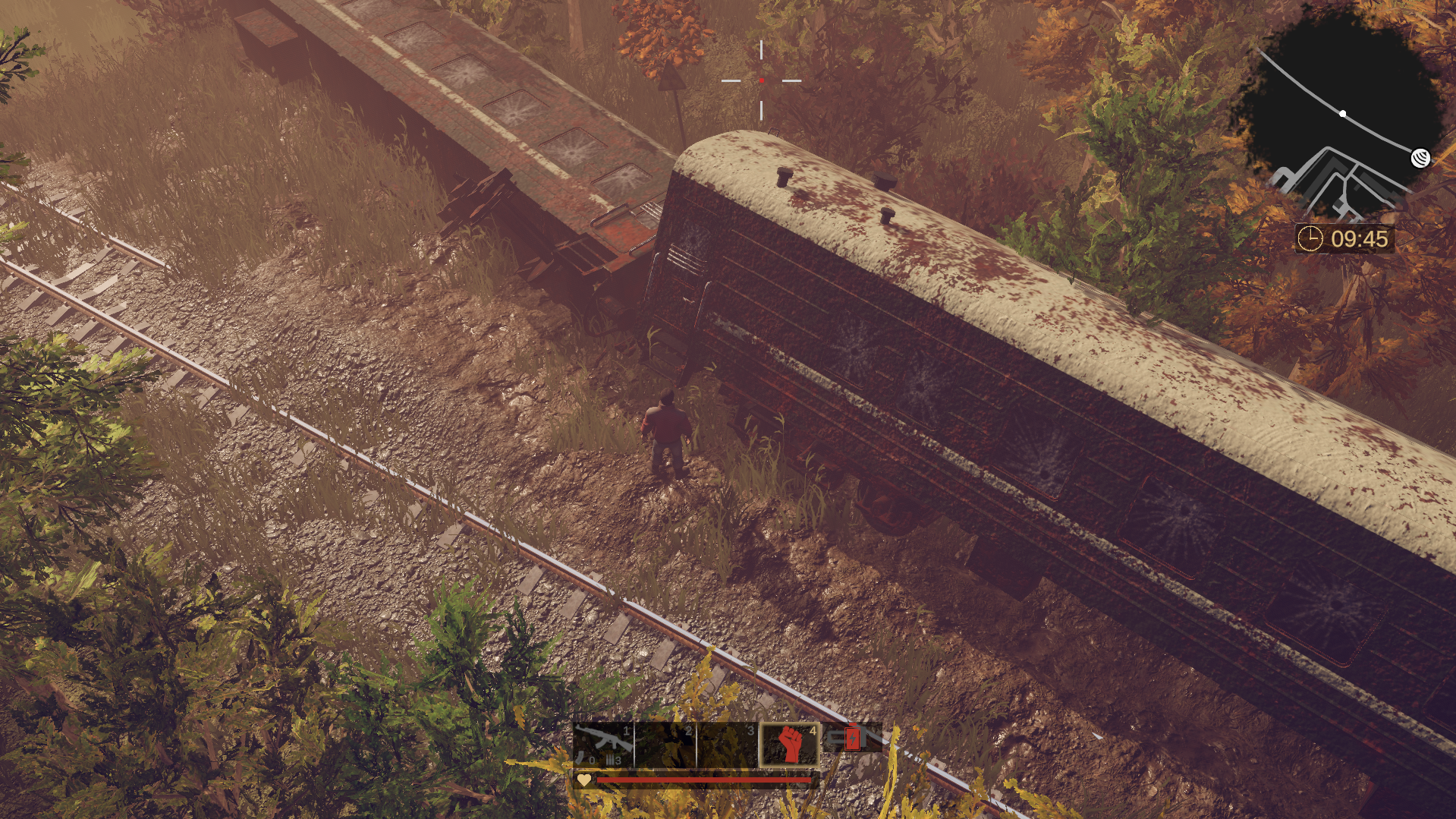Open the circular minimap
Screen dimensions: 1456x819
(x=1343, y=114)
